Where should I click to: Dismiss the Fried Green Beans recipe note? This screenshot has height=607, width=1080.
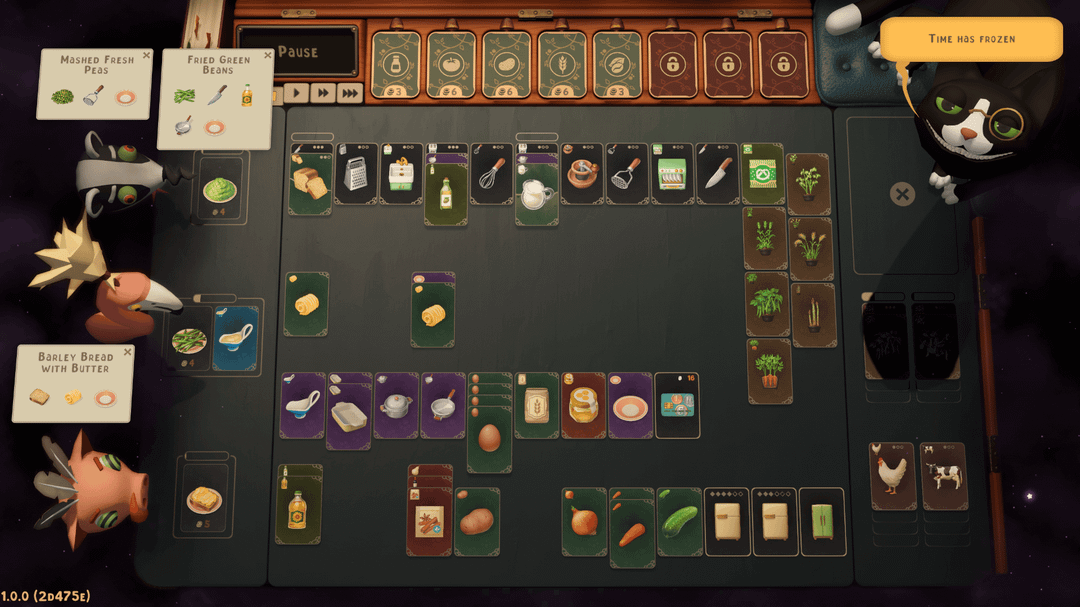pos(266,56)
